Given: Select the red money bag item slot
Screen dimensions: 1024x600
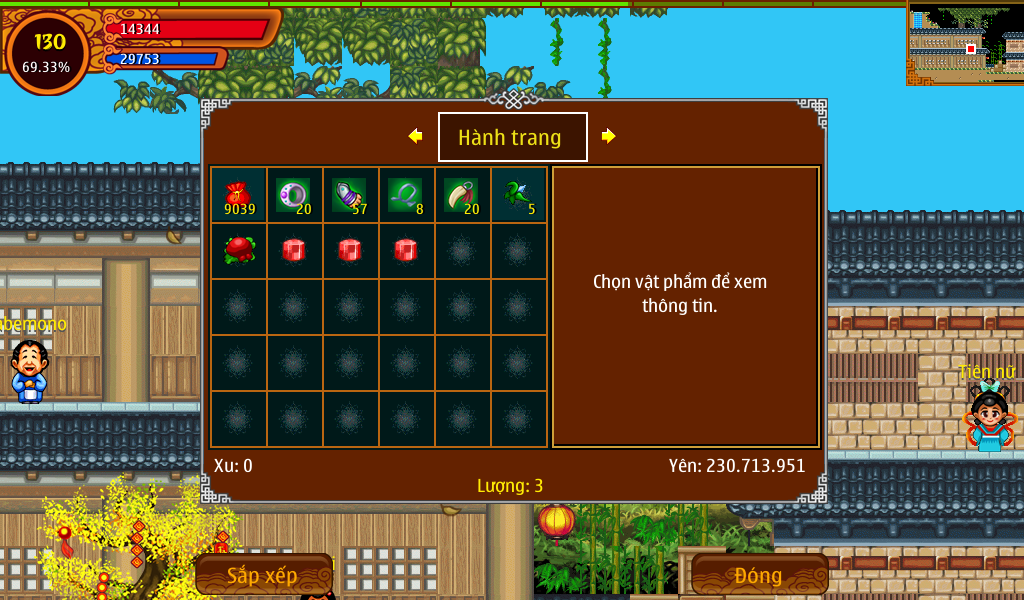Looking at the screenshot, I should [x=238, y=195].
